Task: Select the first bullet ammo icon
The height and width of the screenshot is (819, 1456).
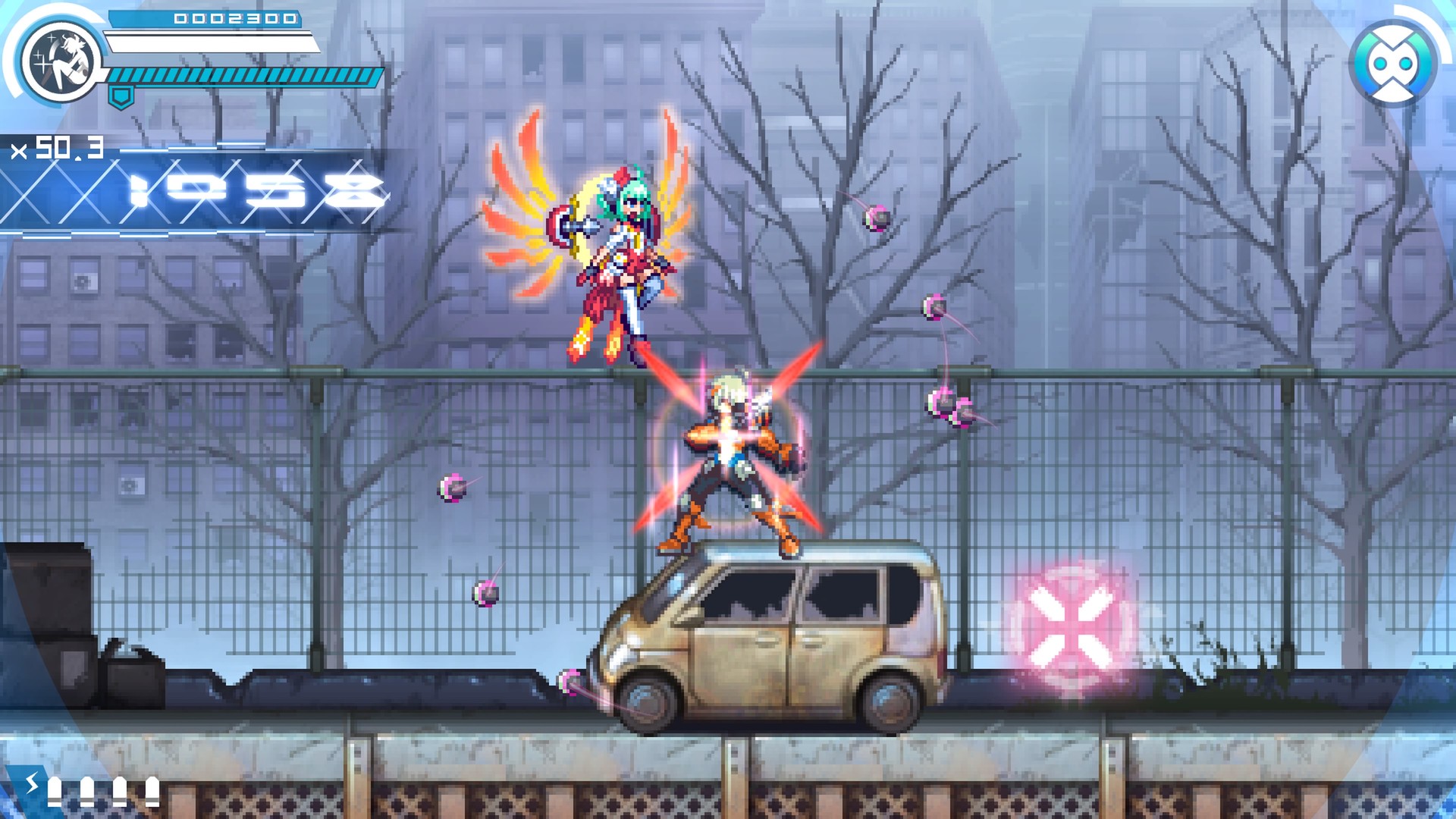Action: click(x=55, y=792)
